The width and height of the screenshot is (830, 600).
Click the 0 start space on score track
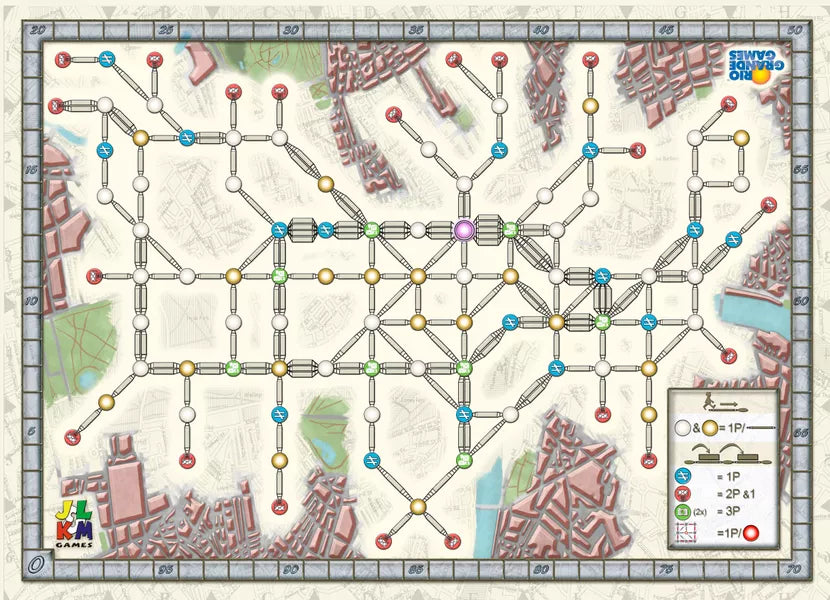[x=37, y=563]
